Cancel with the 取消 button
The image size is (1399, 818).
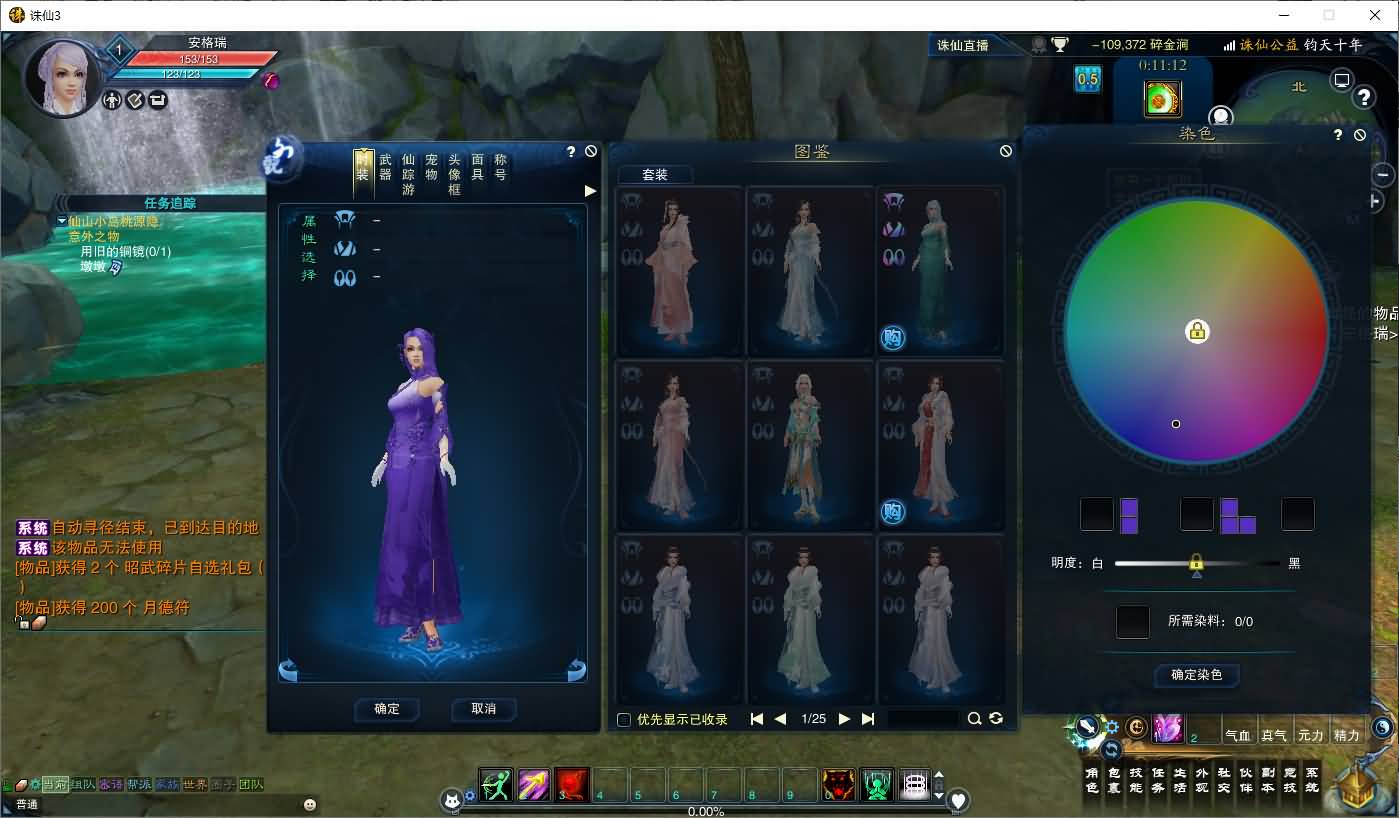484,708
